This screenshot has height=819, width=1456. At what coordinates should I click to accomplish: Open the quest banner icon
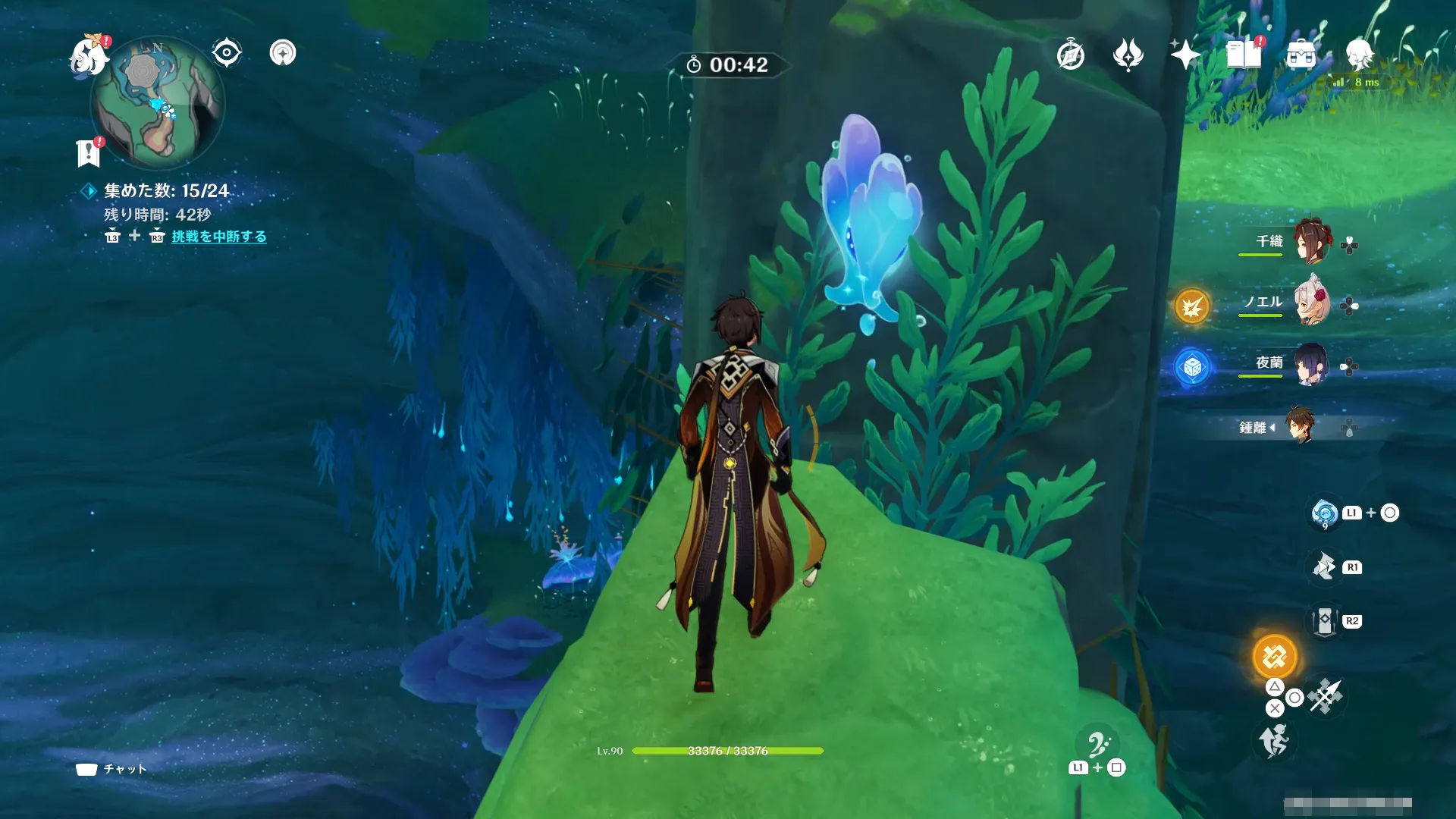click(89, 152)
